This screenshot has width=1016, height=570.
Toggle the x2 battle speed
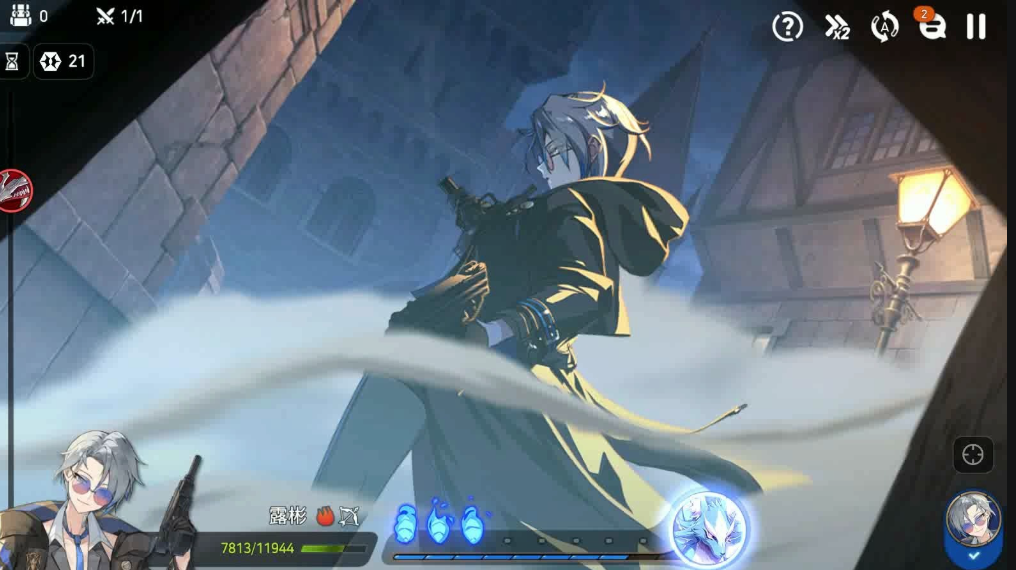(x=837, y=27)
